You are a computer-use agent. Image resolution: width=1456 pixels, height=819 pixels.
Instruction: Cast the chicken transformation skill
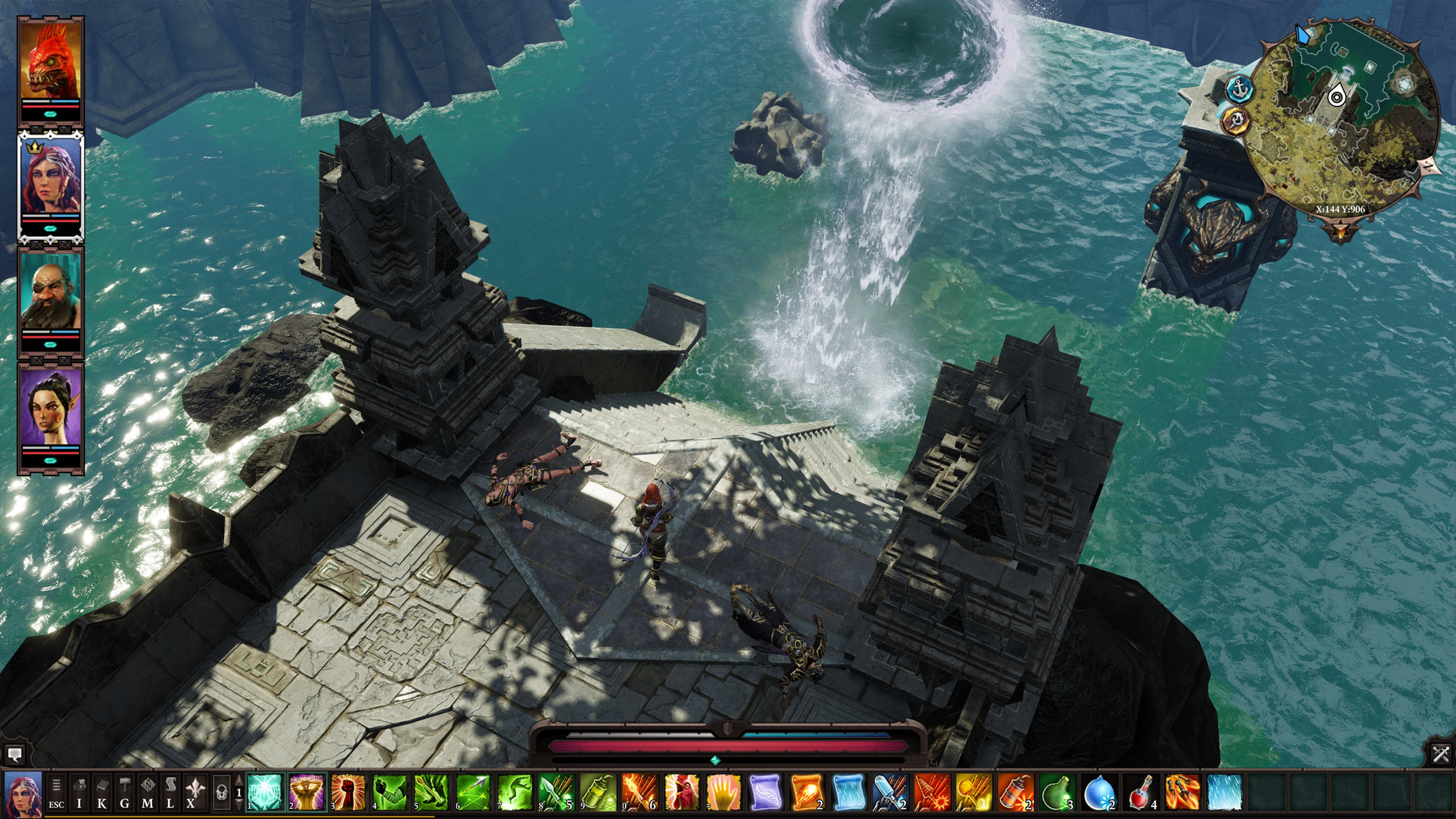[x=682, y=793]
